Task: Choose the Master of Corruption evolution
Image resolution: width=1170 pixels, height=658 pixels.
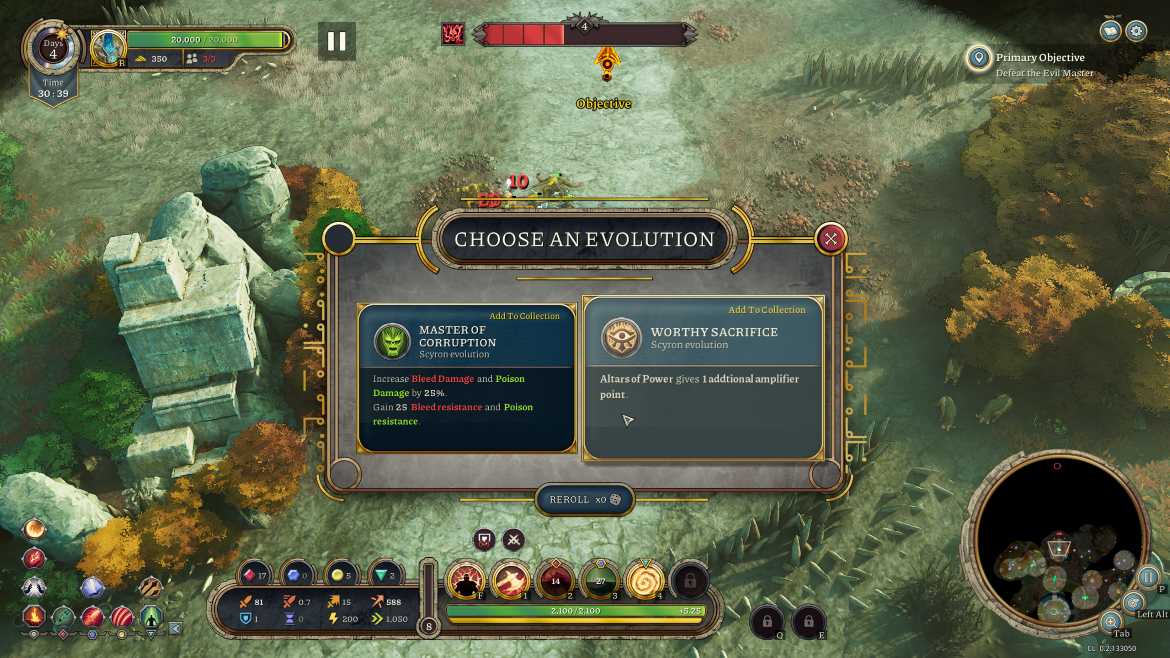Action: (x=466, y=380)
